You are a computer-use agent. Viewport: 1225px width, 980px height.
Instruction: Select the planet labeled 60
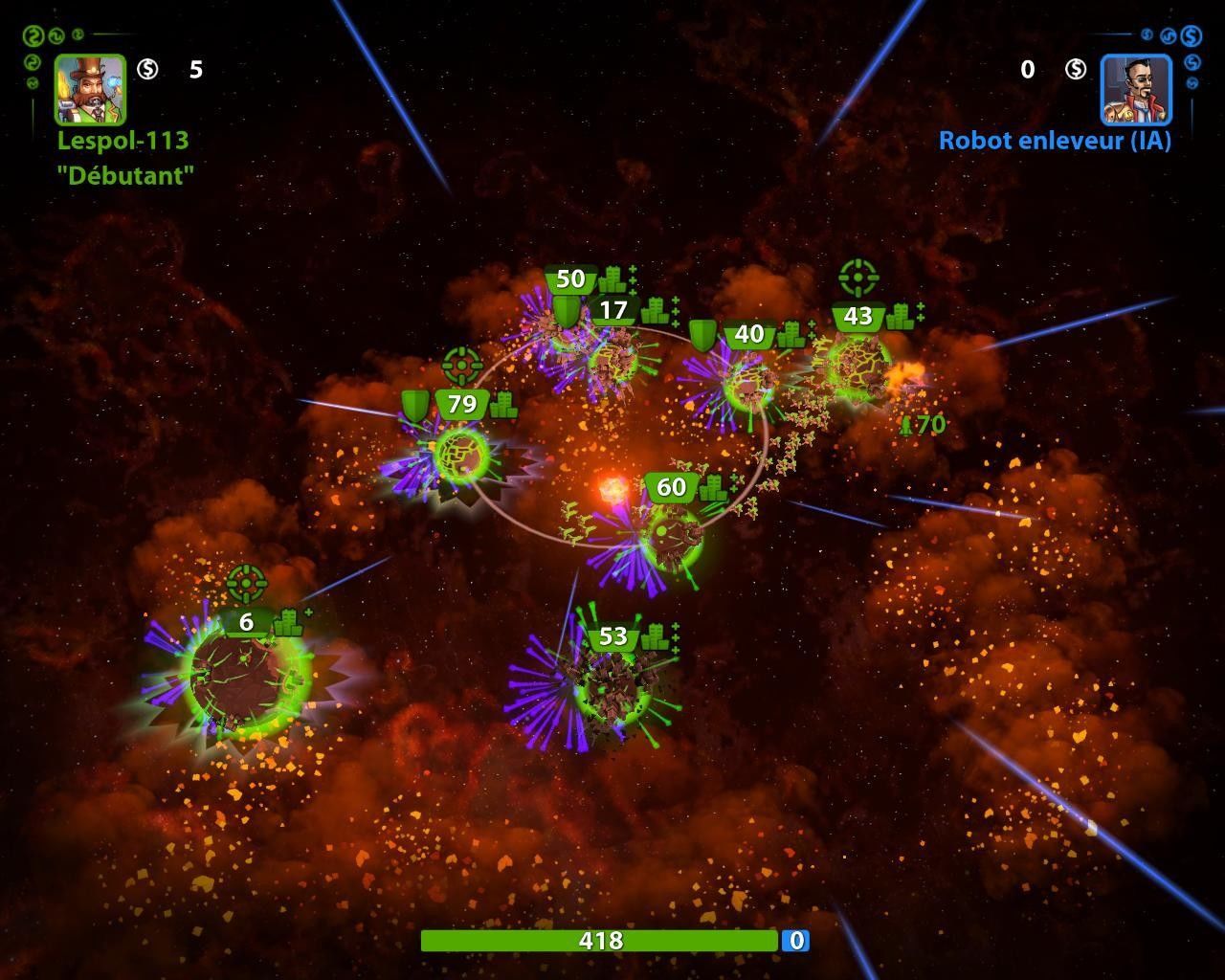click(672, 536)
